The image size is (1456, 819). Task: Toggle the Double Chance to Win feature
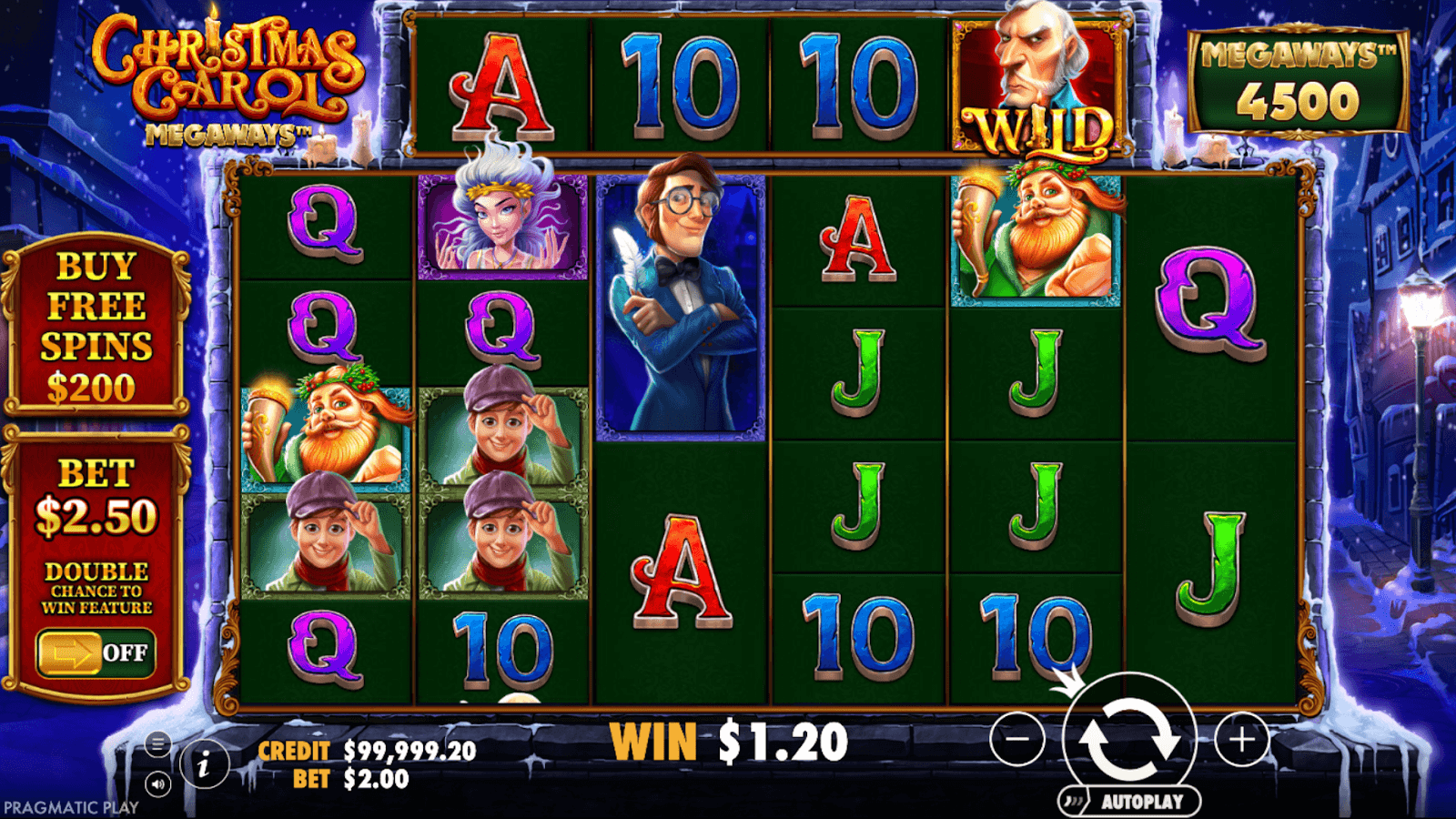[96, 652]
